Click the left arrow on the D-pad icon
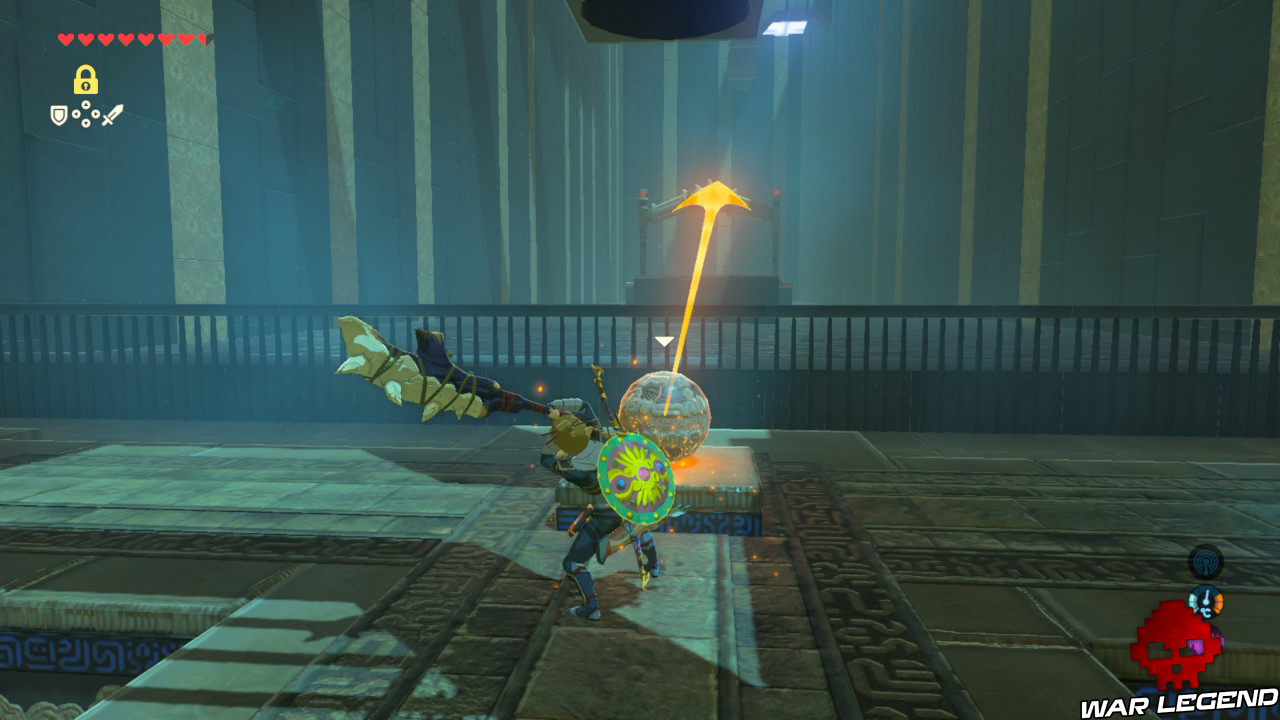 76,113
